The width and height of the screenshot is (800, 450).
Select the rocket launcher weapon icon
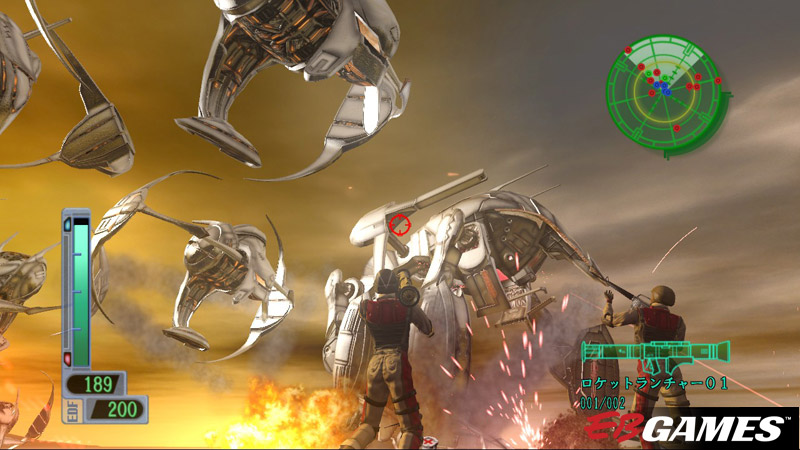655,354
